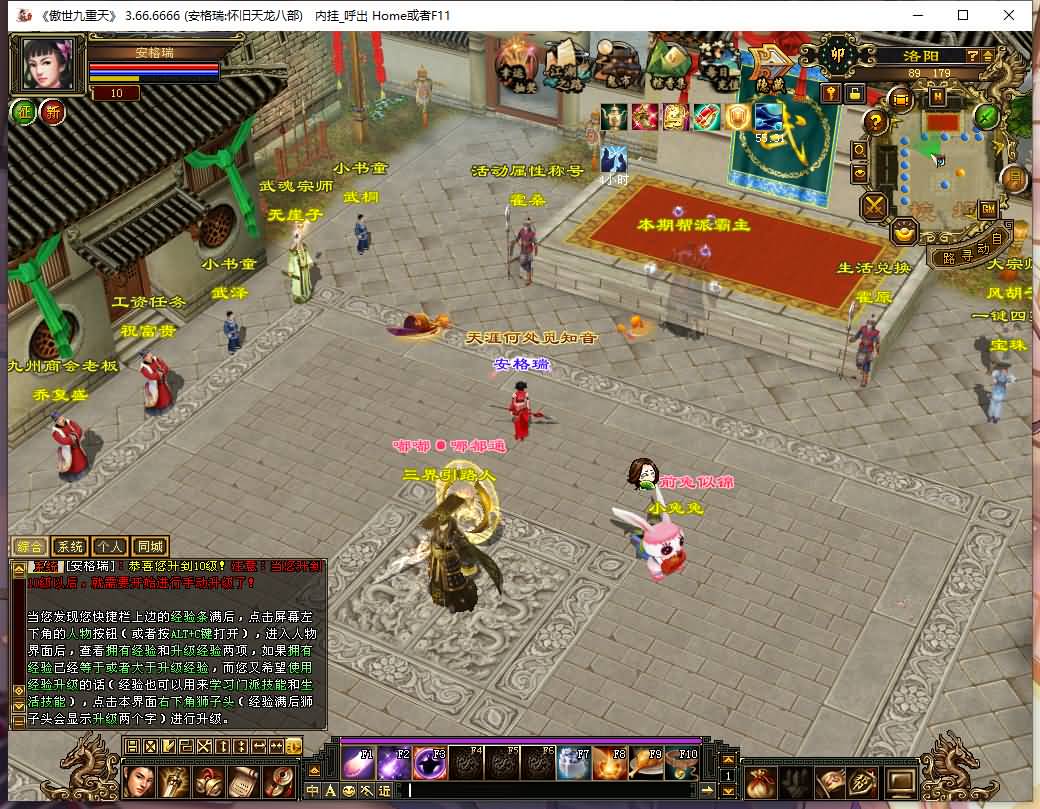This screenshot has height=809, width=1040.
Task: Click the chat text input field
Action: coord(550,791)
